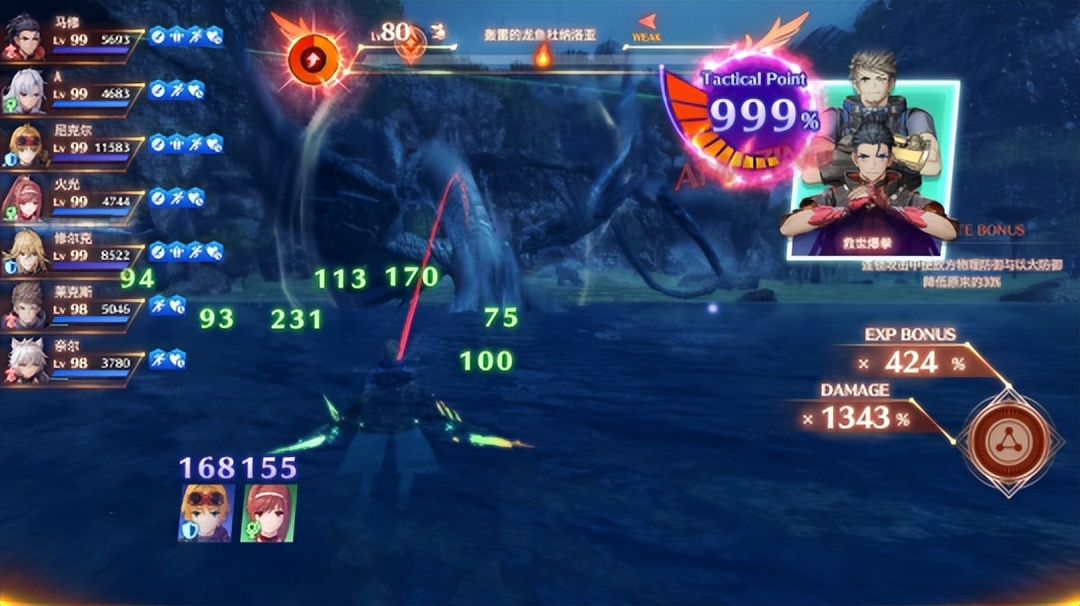Select the blonde goggles character portrait card
1080x606 pixels.
(206, 513)
